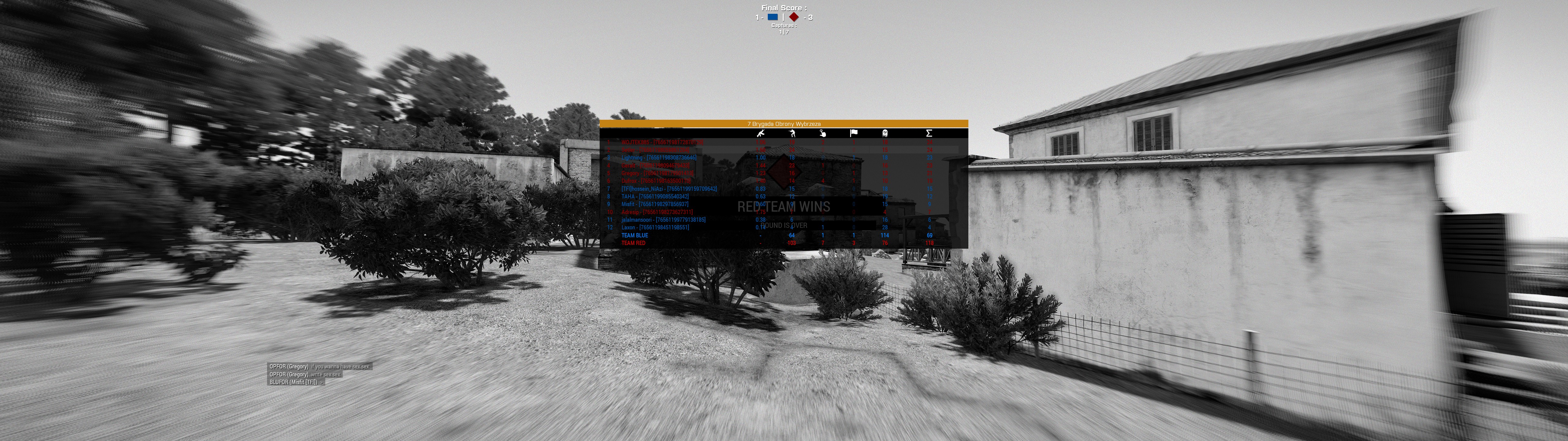The width and height of the screenshot is (1568, 441).
Task: Click TAHA's scoreboard row
Action: point(655,197)
